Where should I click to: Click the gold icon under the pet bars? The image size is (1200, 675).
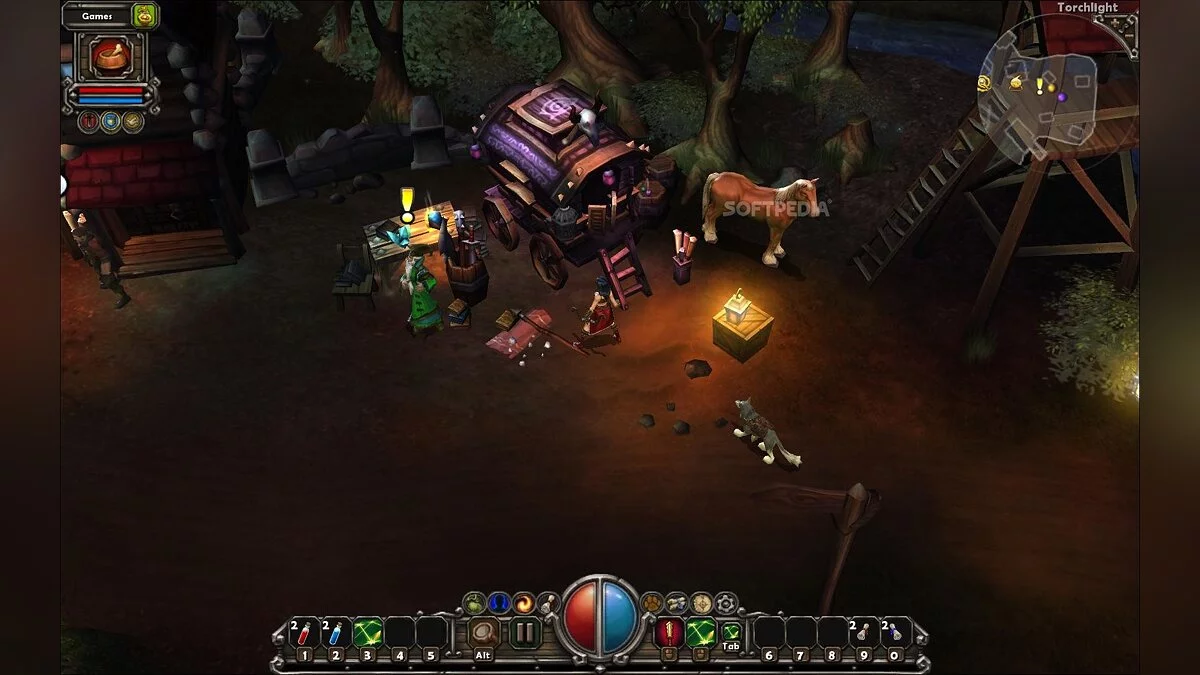tap(133, 122)
